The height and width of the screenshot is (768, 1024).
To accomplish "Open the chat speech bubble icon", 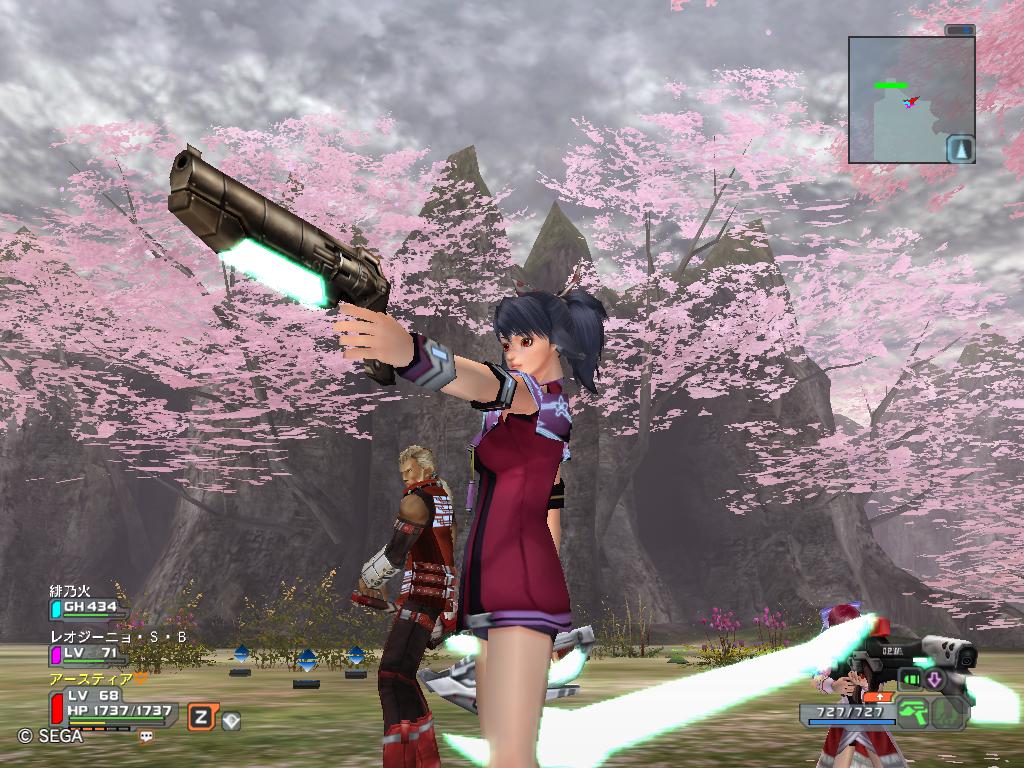I will click(147, 737).
